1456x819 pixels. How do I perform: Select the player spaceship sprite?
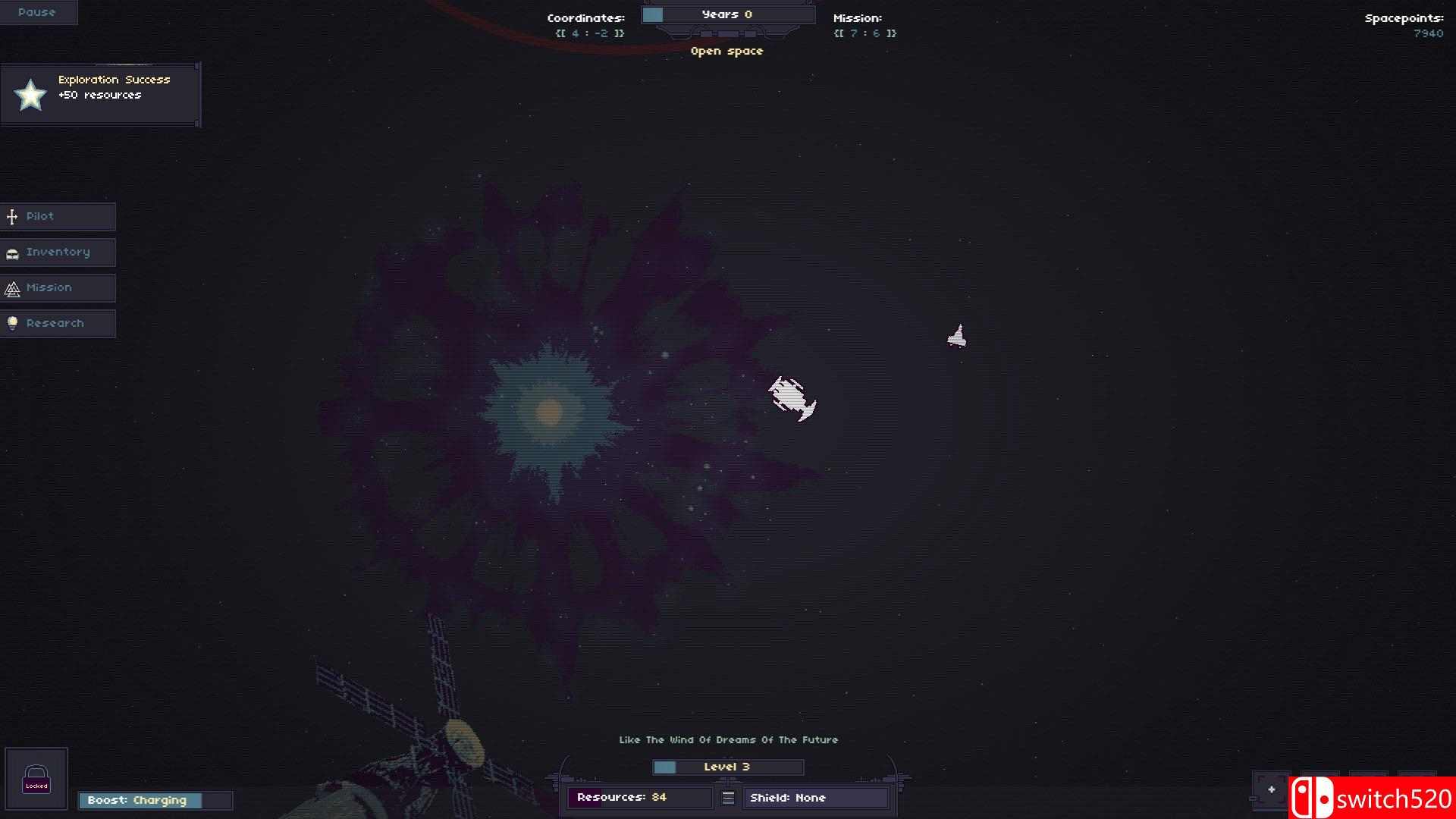(792, 398)
